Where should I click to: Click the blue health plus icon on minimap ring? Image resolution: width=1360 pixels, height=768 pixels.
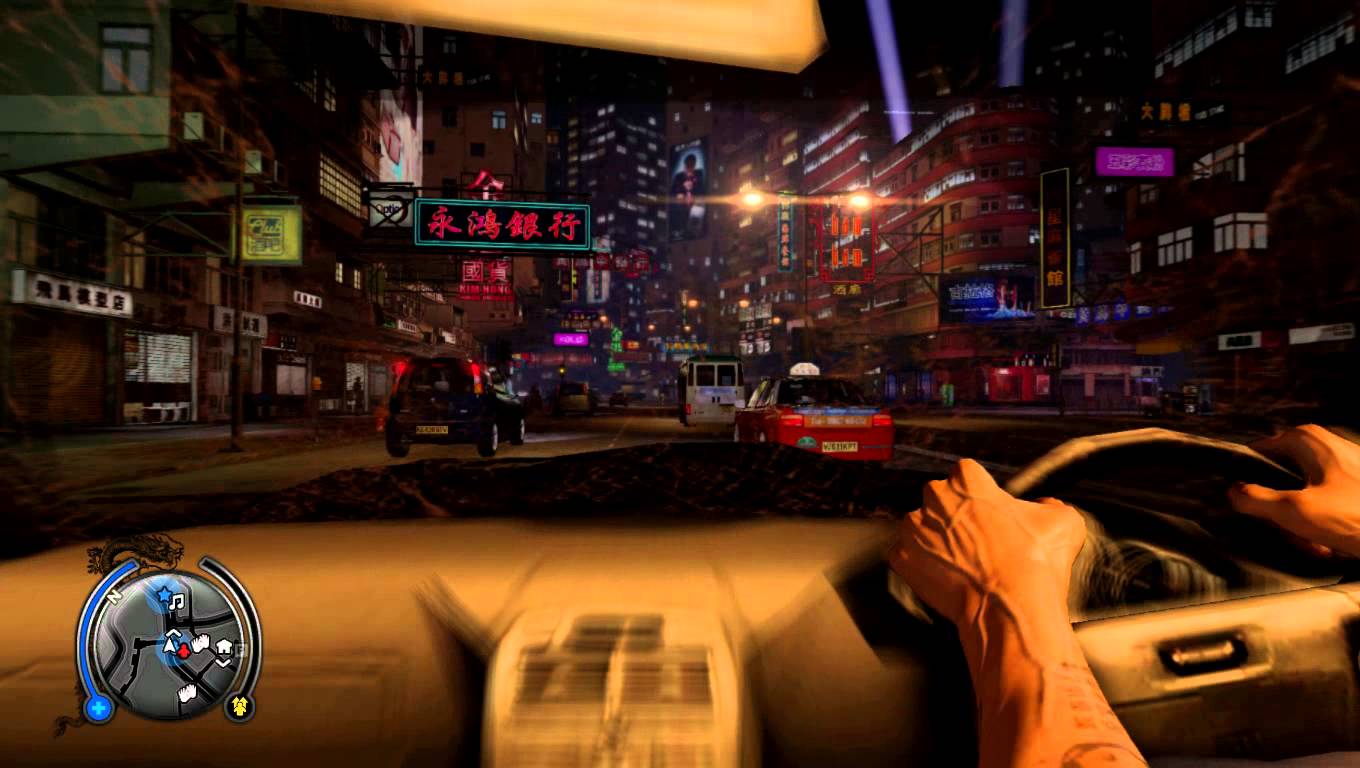99,706
